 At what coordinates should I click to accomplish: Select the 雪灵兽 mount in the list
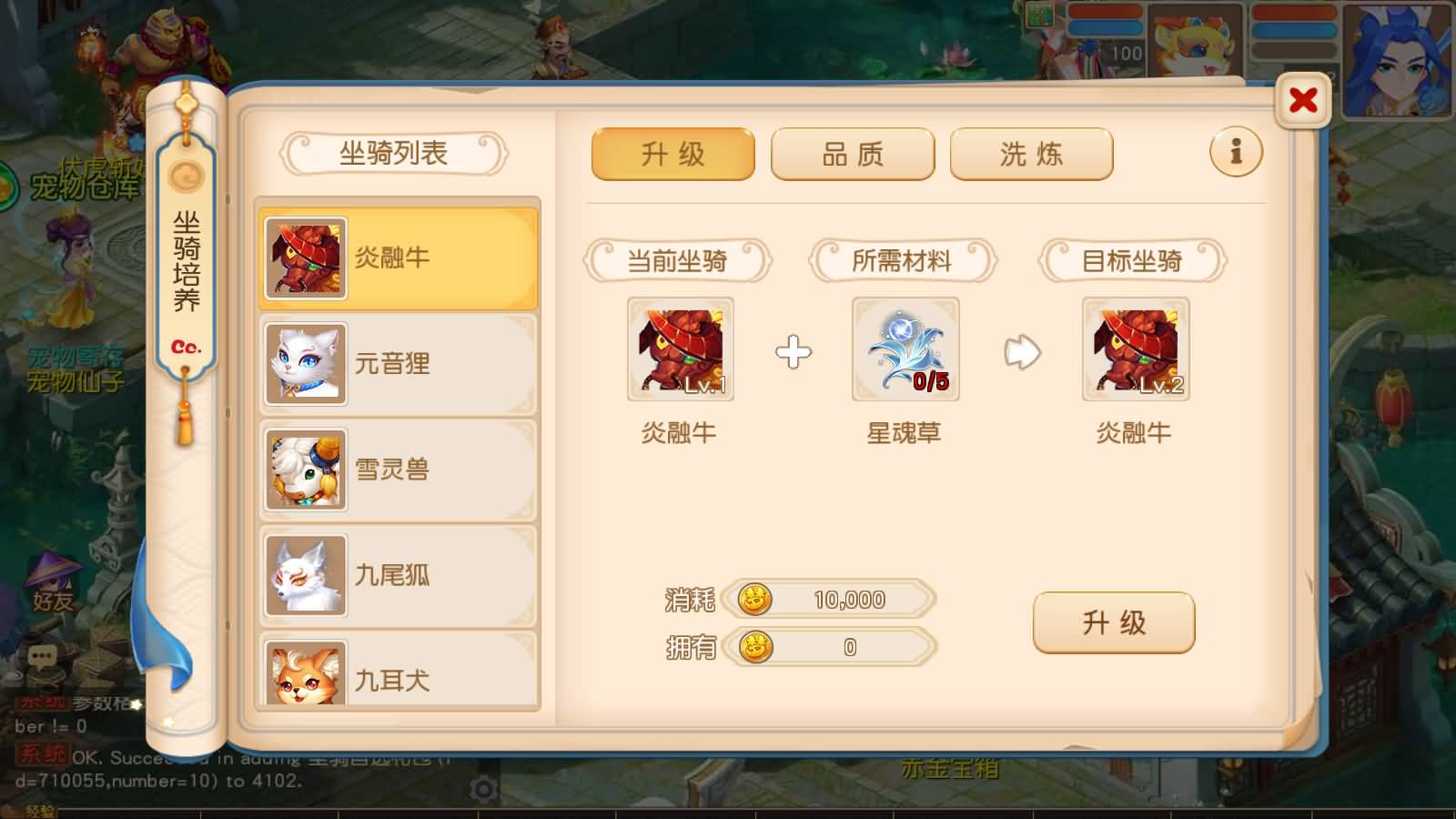[x=396, y=469]
